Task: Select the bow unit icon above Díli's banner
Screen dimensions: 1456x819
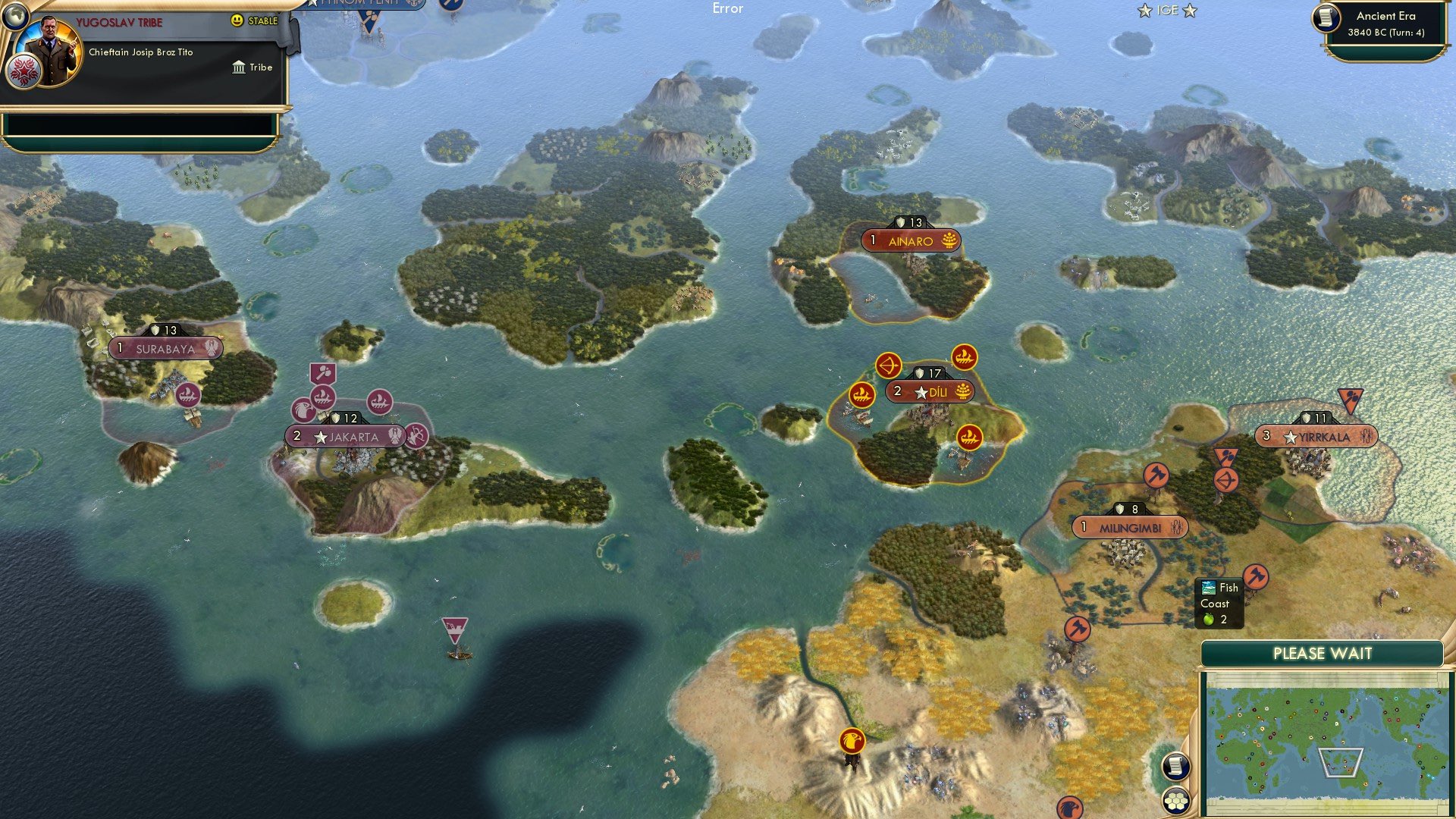Action: click(889, 364)
